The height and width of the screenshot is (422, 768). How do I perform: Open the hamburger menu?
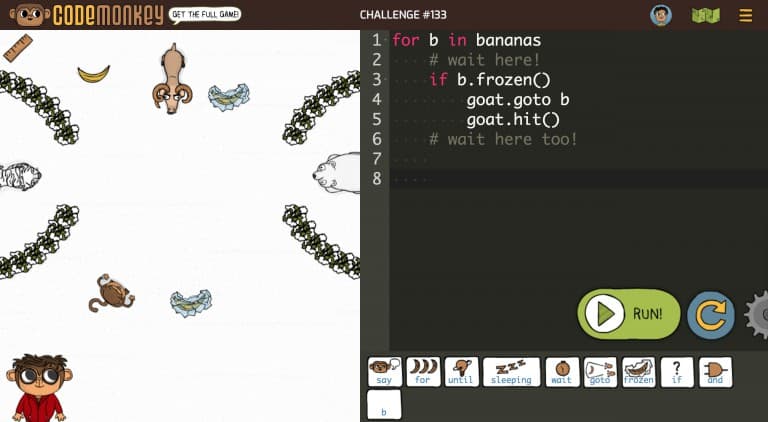click(745, 15)
